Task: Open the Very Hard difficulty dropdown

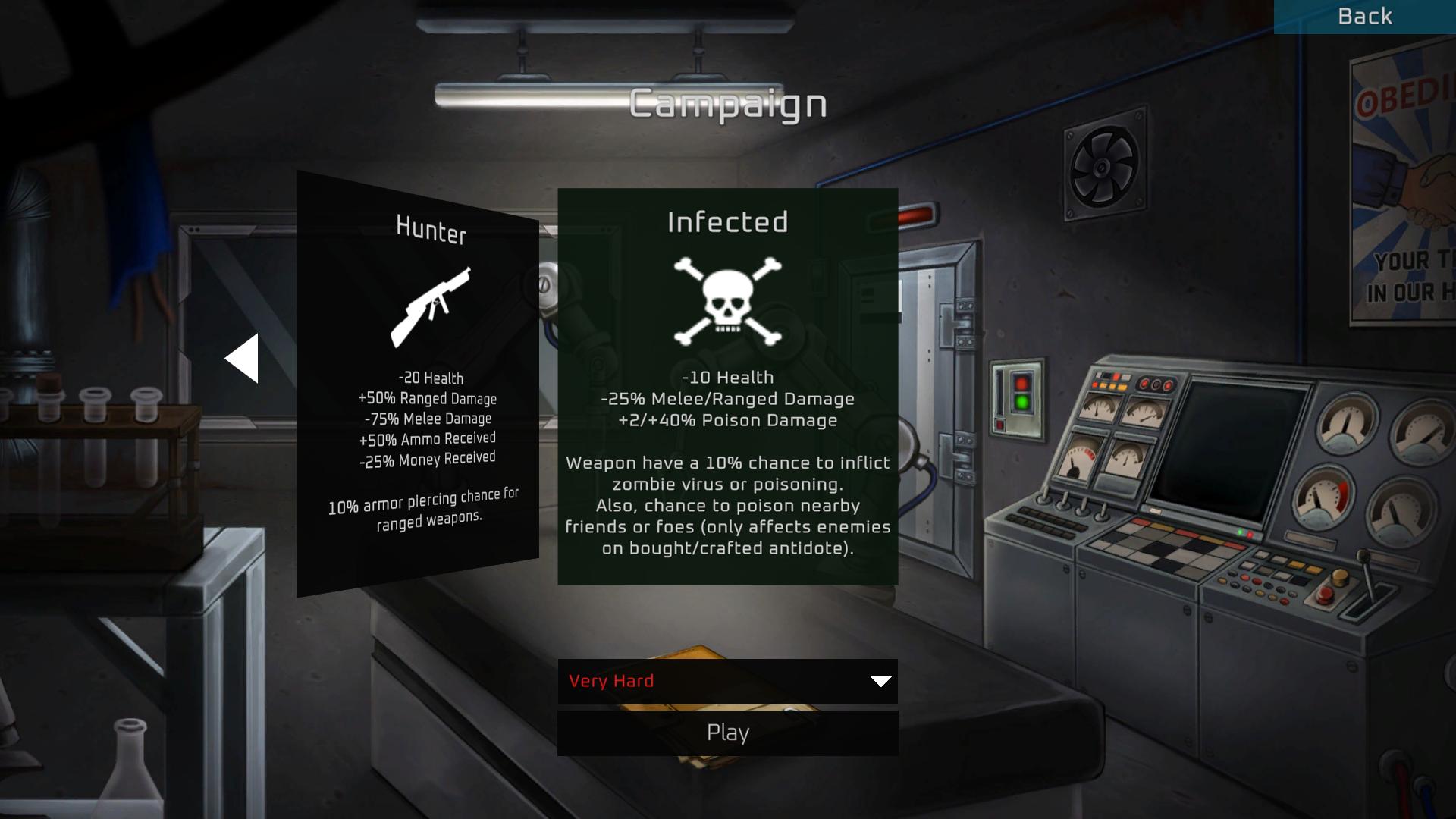Action: (727, 681)
